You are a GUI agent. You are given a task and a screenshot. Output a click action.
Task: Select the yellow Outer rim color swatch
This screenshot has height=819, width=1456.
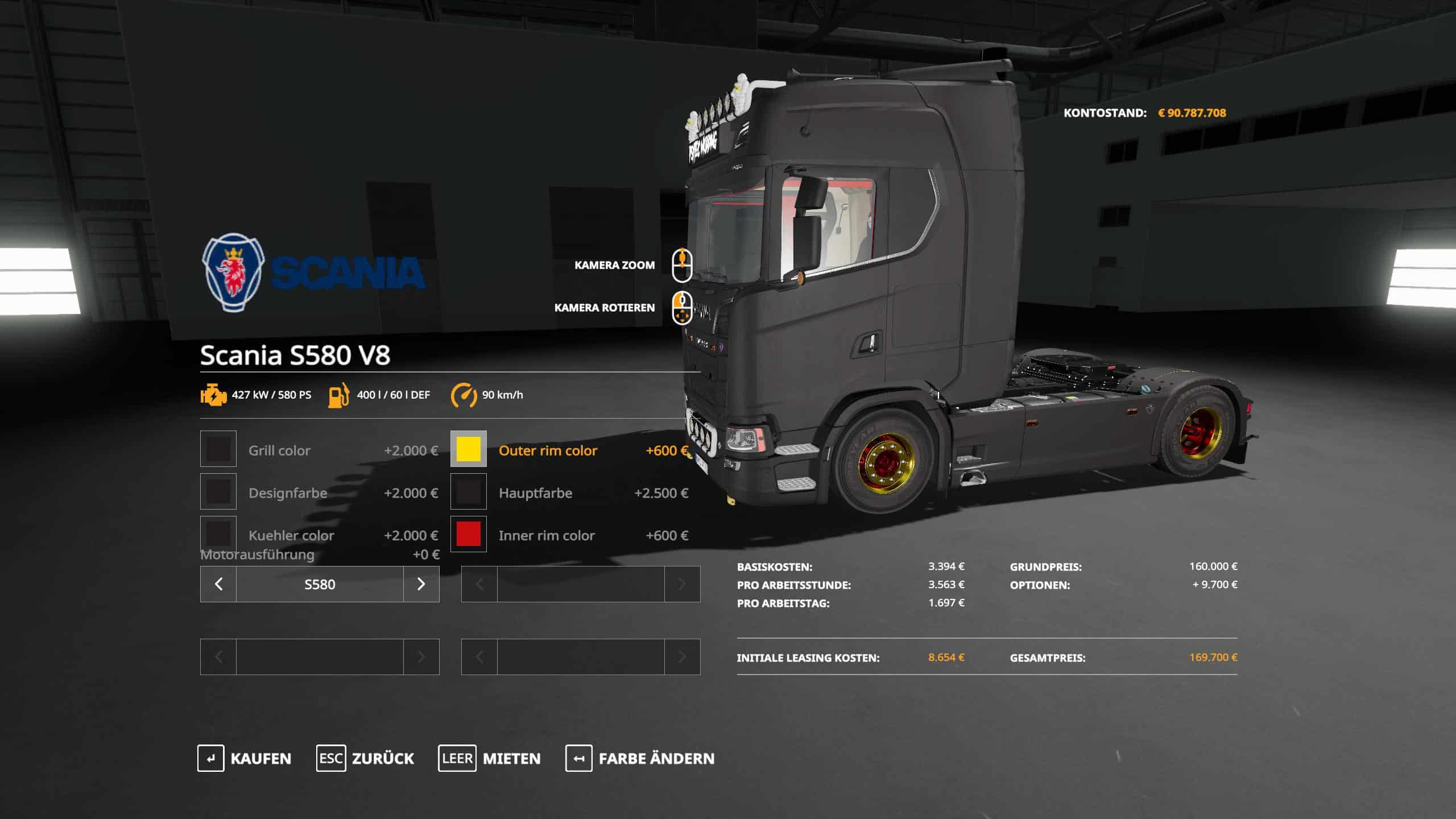(469, 449)
